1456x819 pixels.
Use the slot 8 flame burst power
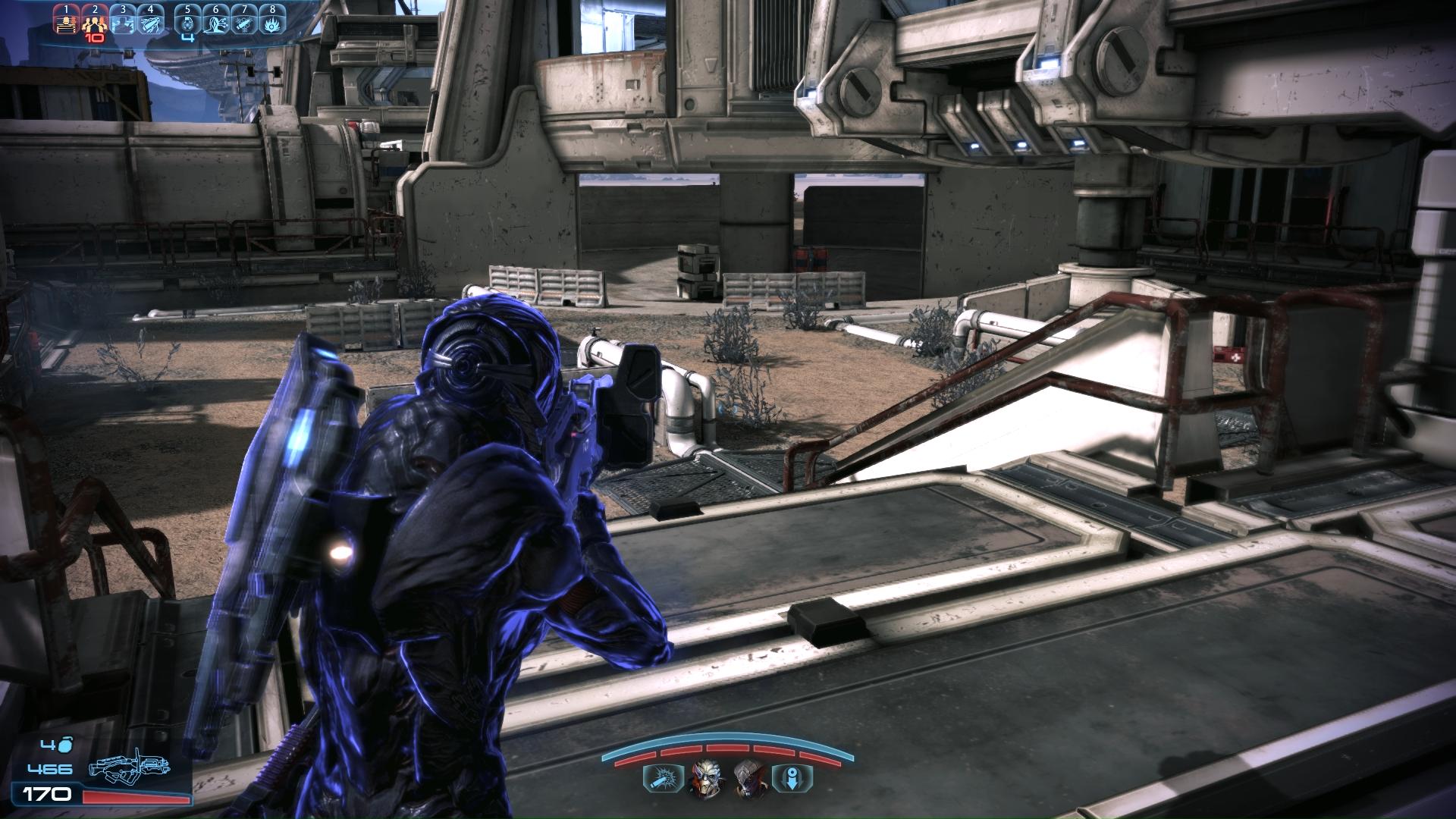coord(272,20)
